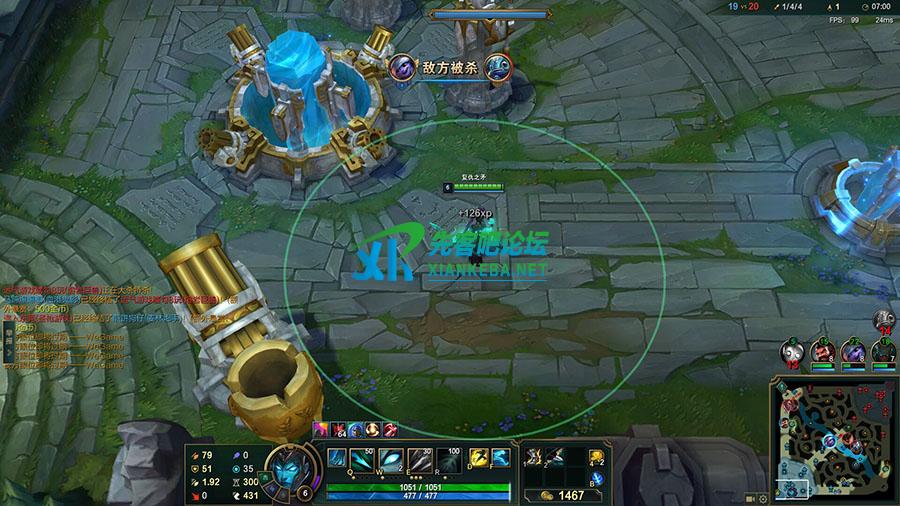Select the dark green ally portrait
Screen dimensions: 900x506
coord(882,351)
